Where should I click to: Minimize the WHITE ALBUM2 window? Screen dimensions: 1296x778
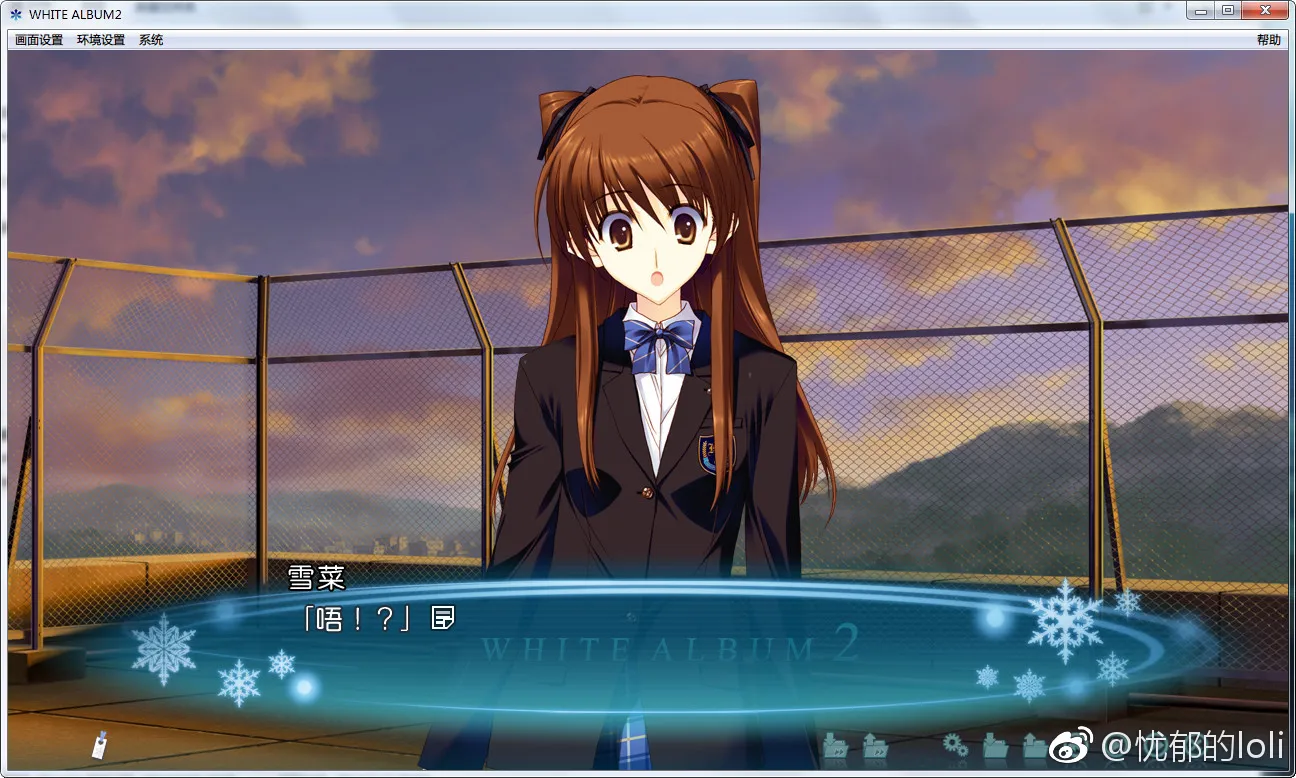pyautogui.click(x=1199, y=10)
